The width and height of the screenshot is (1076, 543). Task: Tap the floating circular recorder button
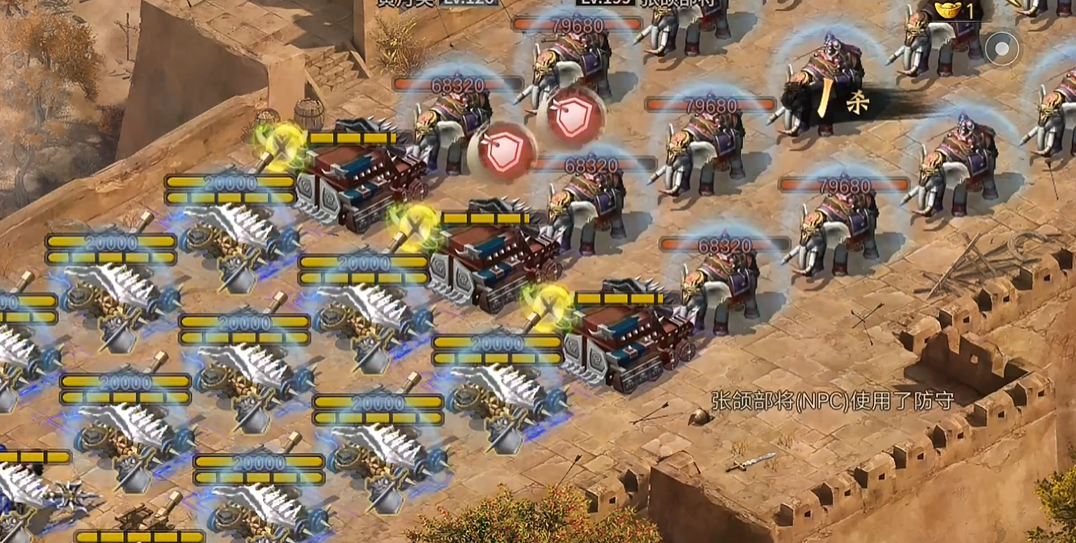pyautogui.click(x=1001, y=47)
